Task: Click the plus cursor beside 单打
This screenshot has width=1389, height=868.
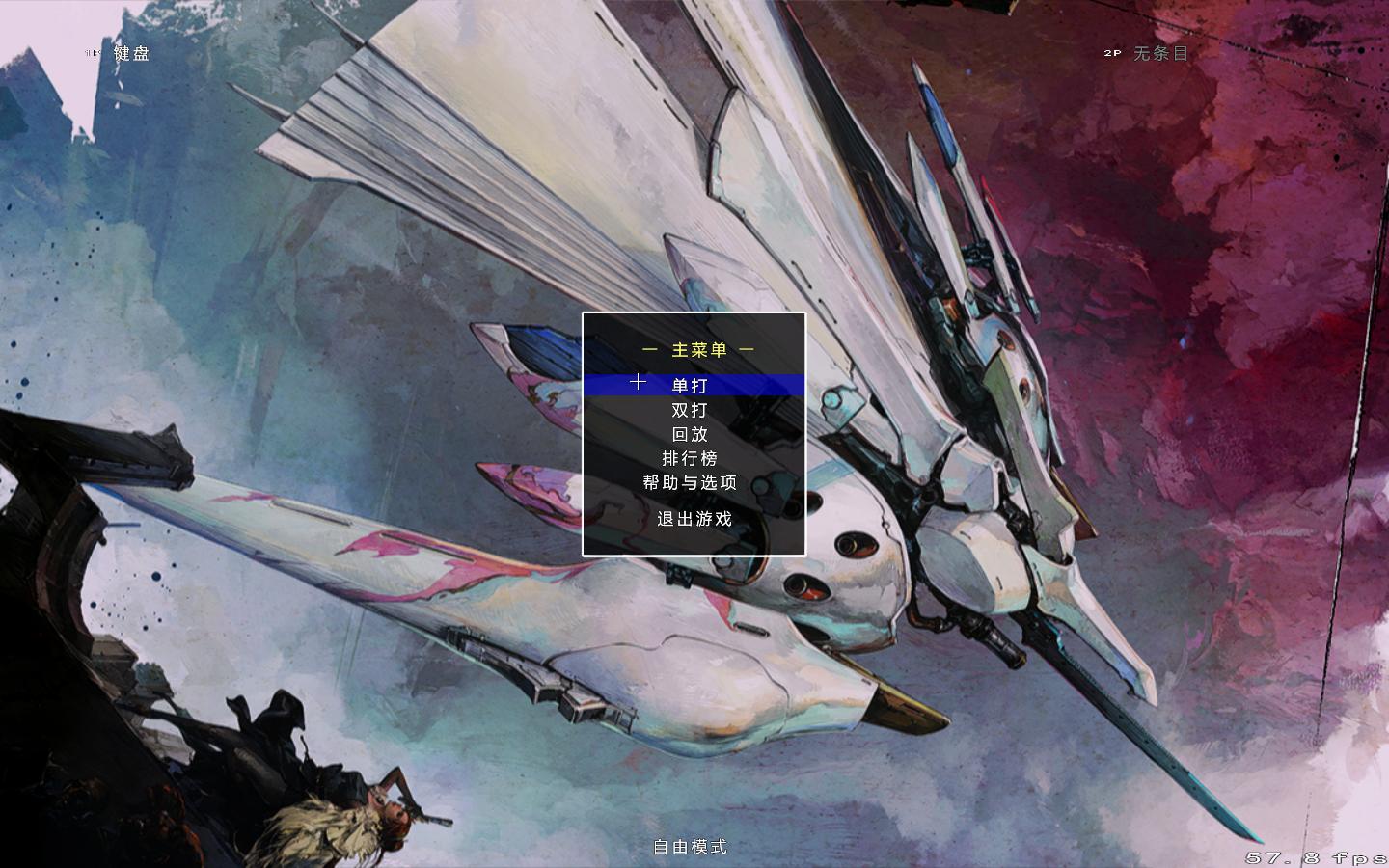Action: 638,382
